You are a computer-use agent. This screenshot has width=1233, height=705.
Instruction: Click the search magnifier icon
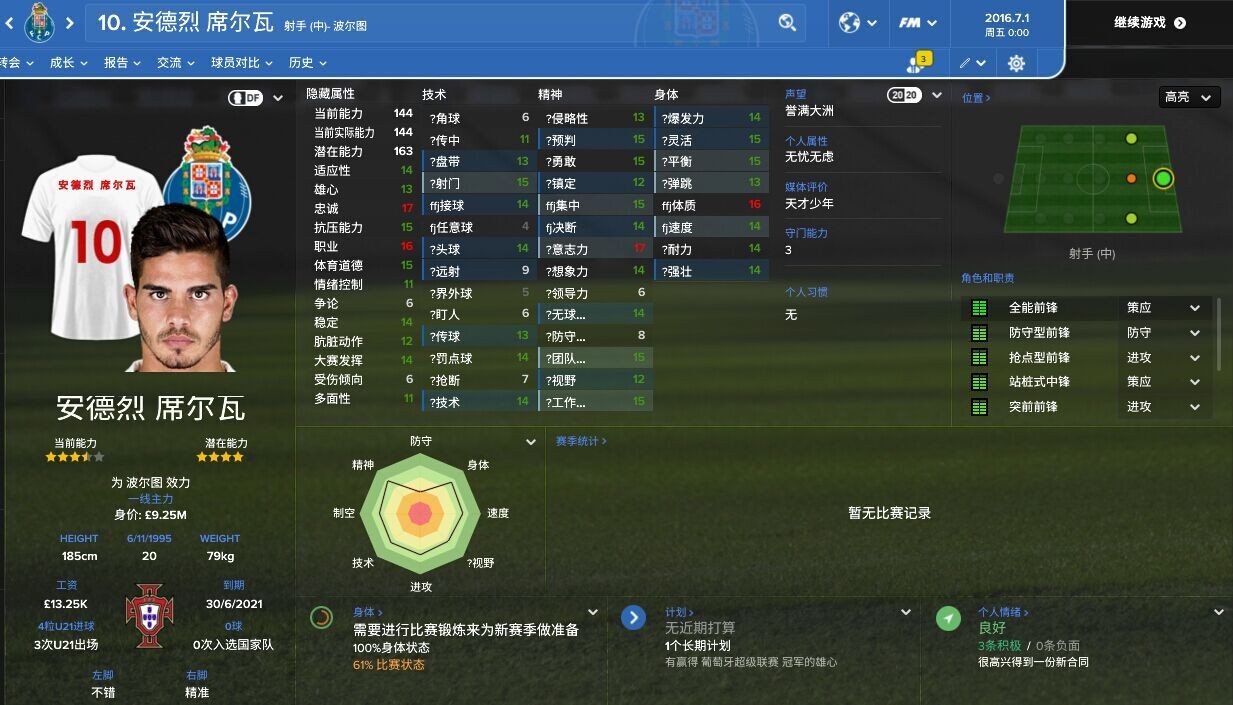click(787, 22)
